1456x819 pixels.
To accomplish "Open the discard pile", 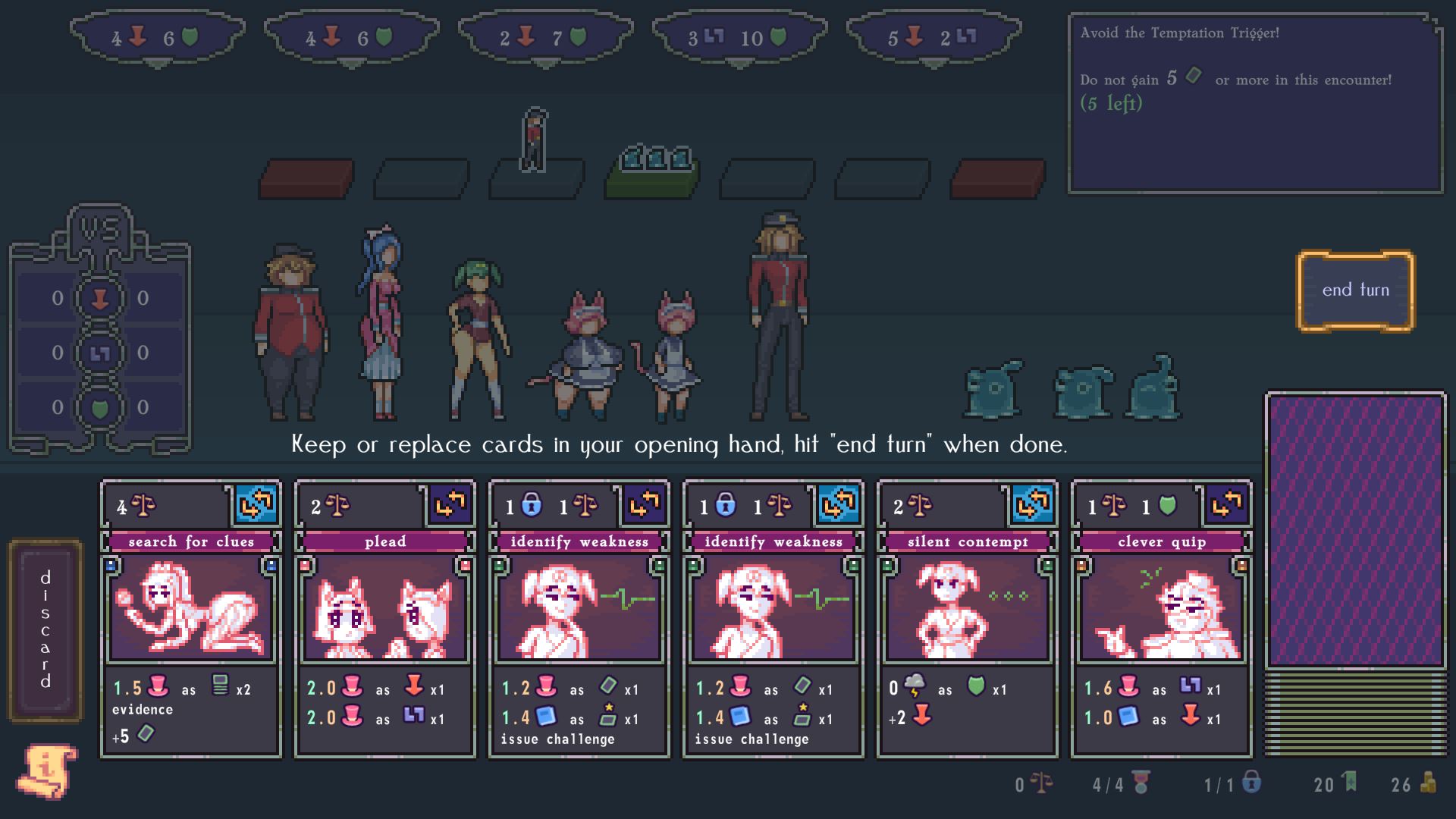I will 45,629.
